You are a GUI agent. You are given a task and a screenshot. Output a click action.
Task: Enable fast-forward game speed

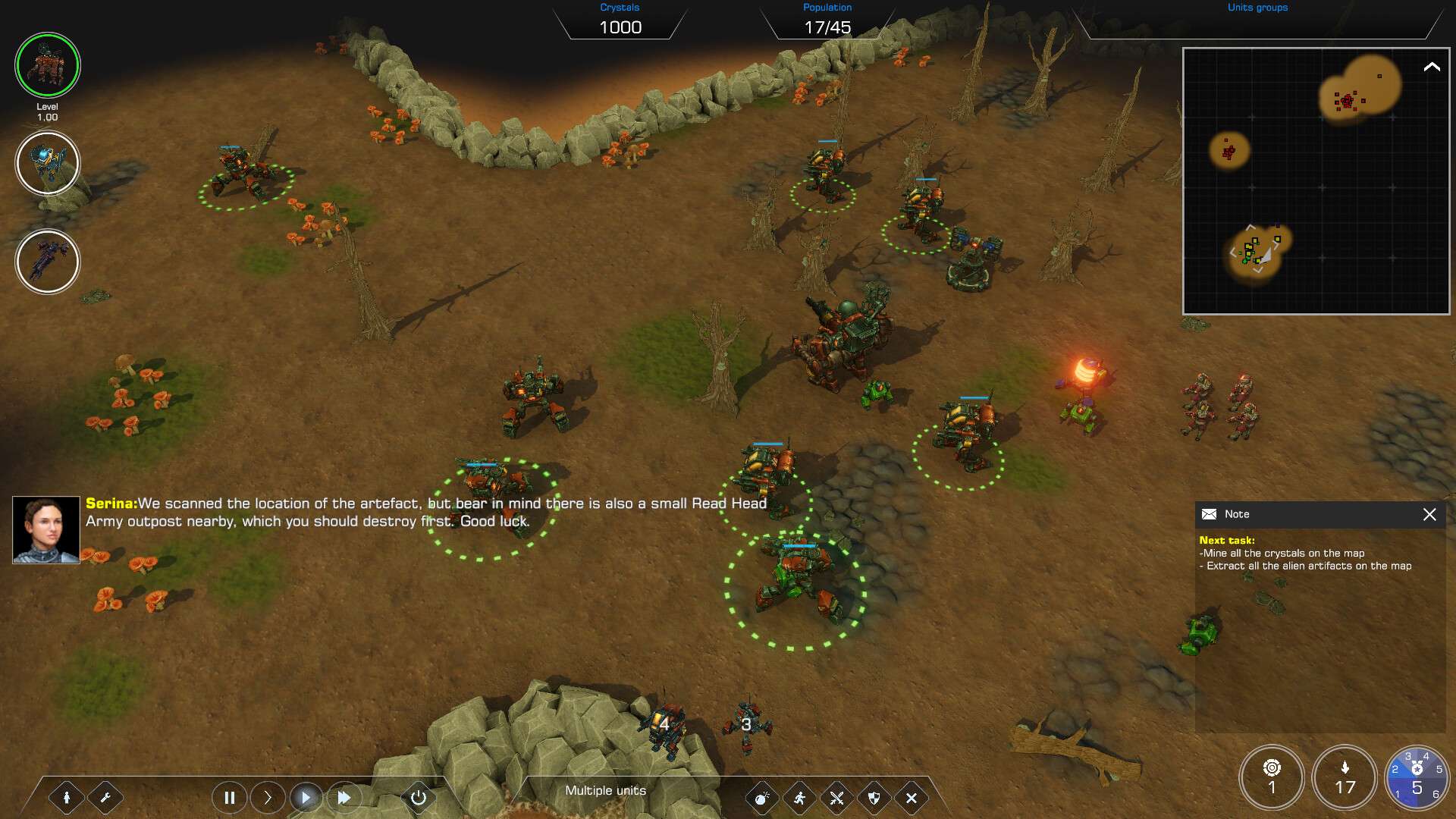tap(344, 798)
